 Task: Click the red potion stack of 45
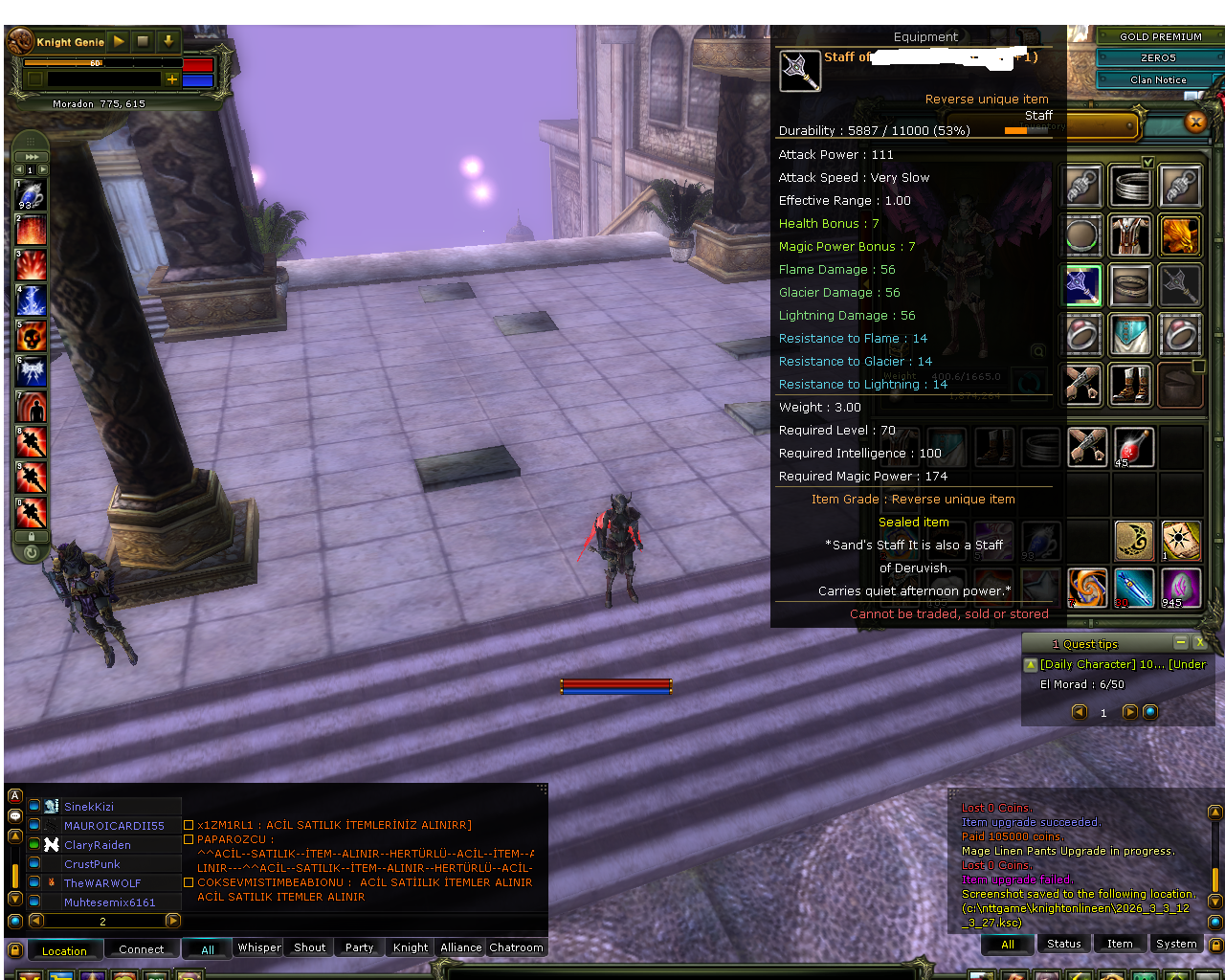pos(1134,447)
